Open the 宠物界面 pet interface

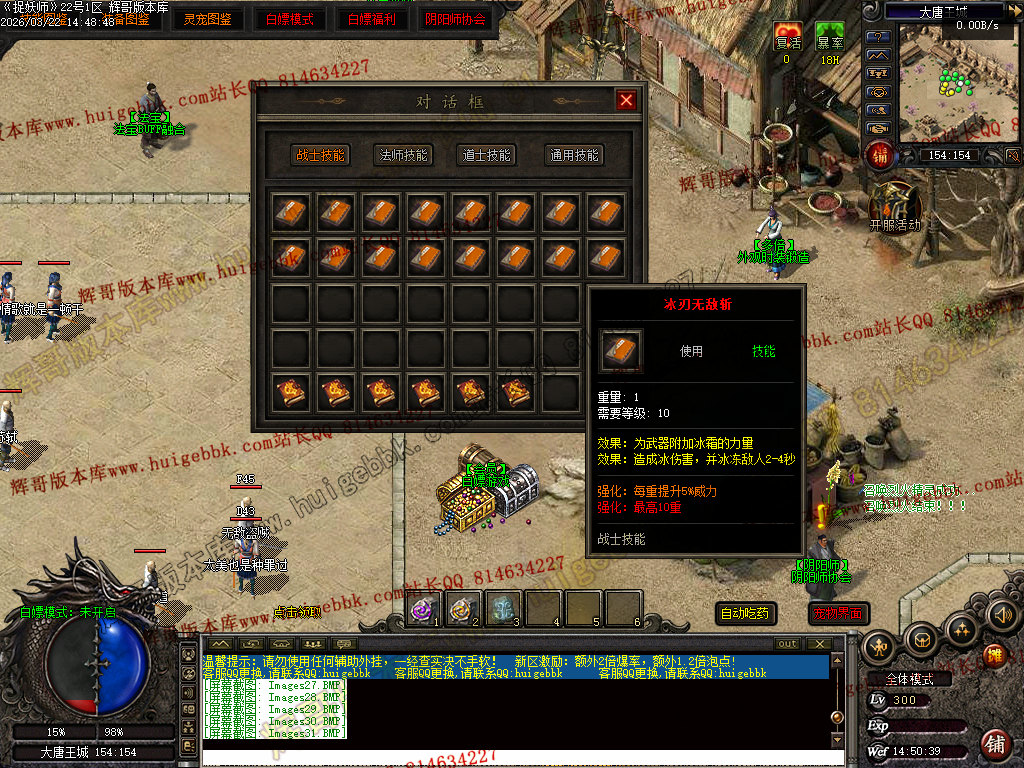pyautogui.click(x=838, y=613)
